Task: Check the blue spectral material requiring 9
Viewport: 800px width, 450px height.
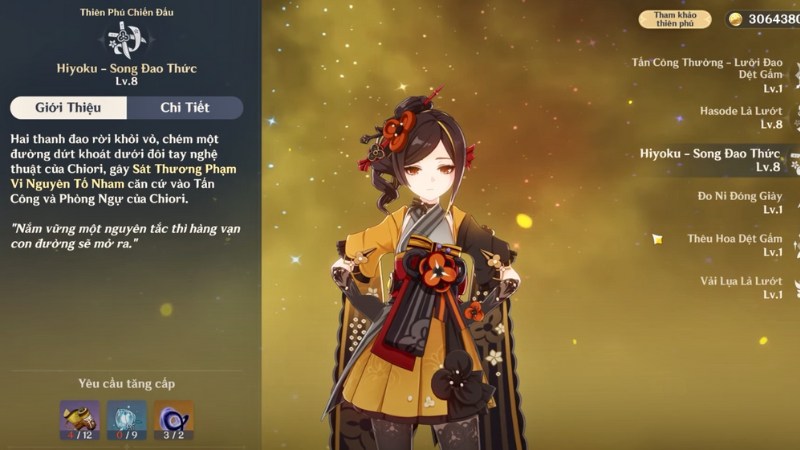Action: tap(127, 420)
